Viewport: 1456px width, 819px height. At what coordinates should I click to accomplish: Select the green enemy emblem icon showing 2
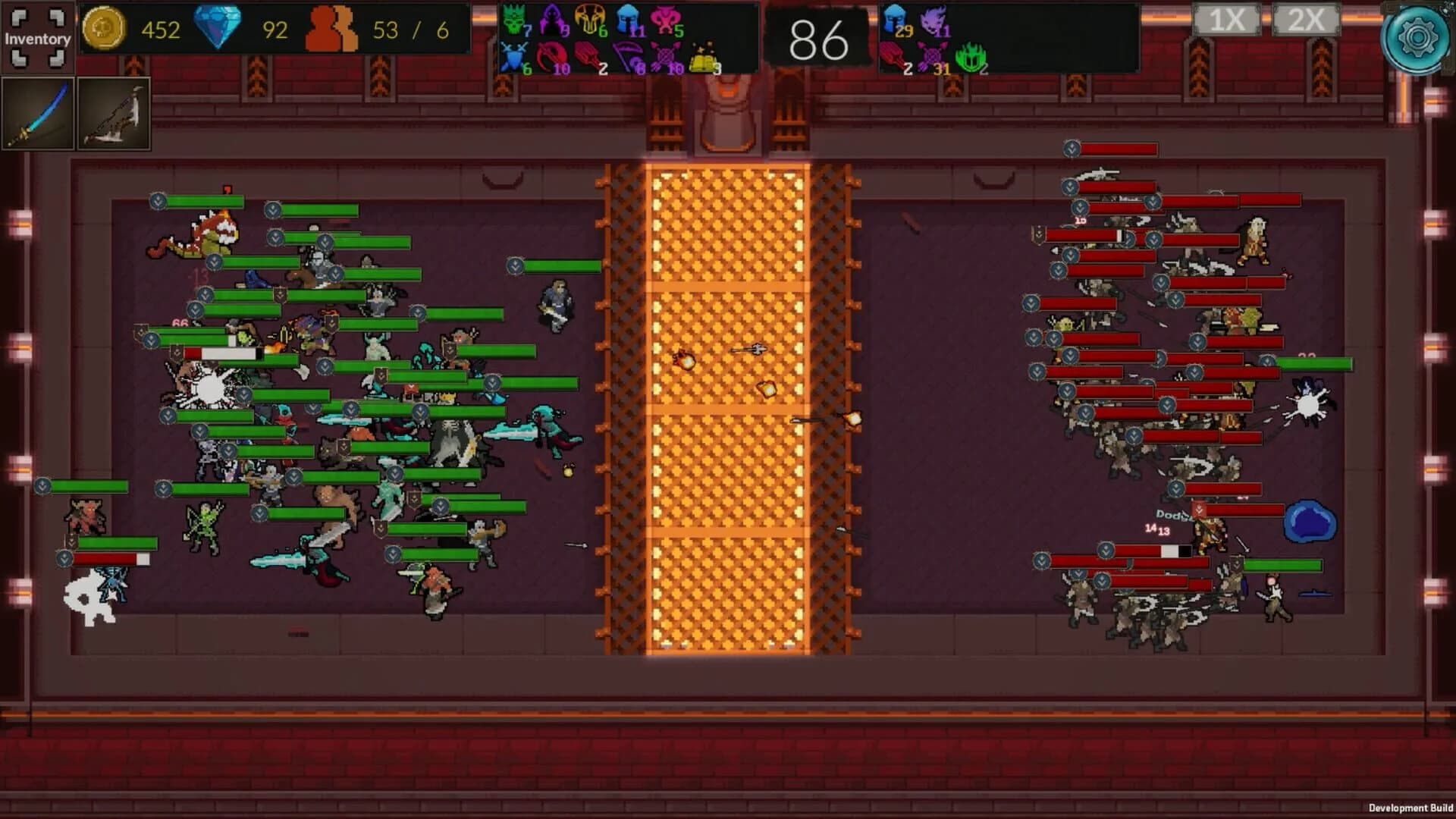pos(972,55)
